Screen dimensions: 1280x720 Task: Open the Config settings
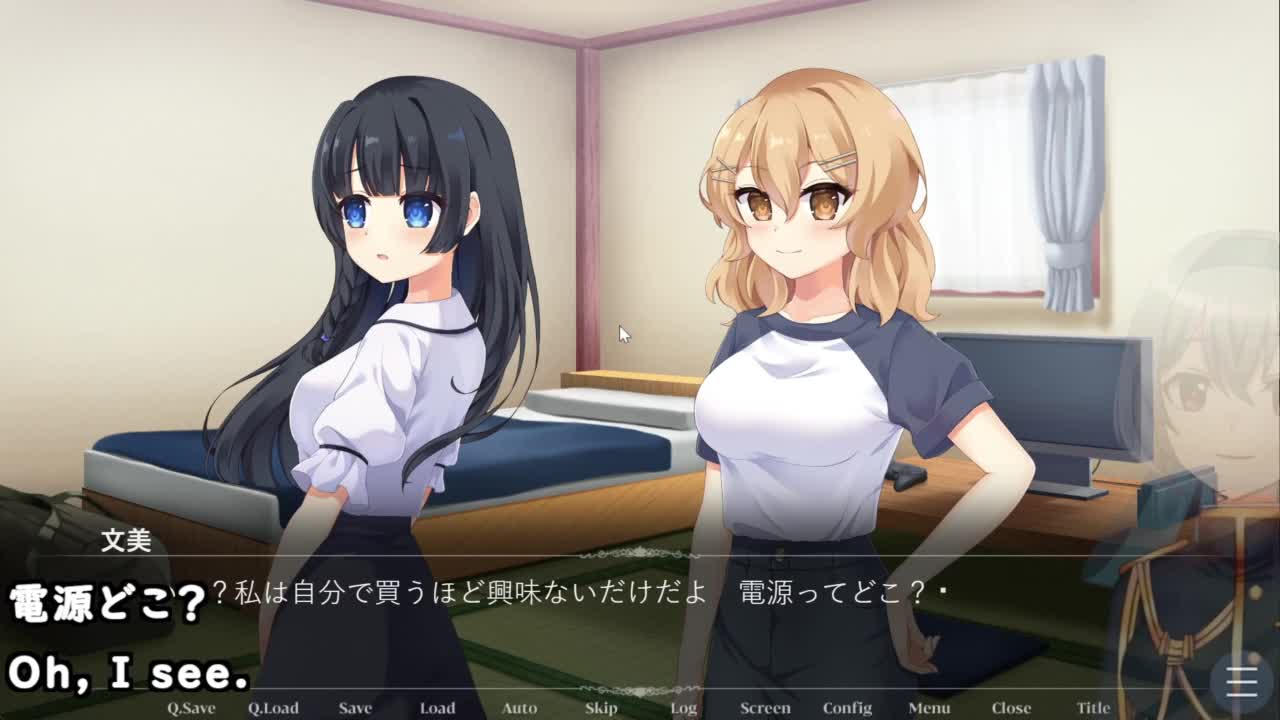tap(847, 708)
